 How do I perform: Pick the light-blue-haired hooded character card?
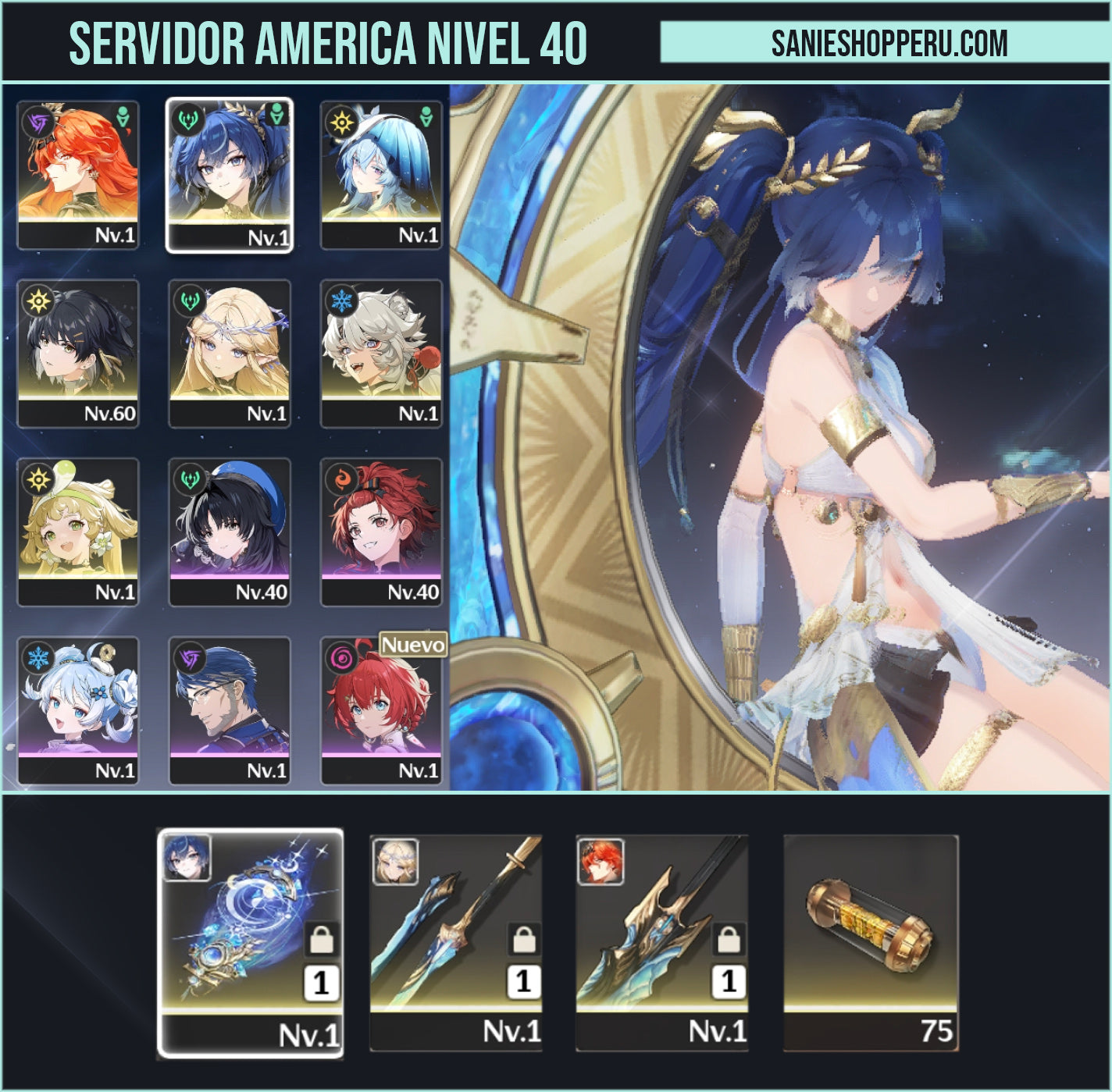point(381,175)
